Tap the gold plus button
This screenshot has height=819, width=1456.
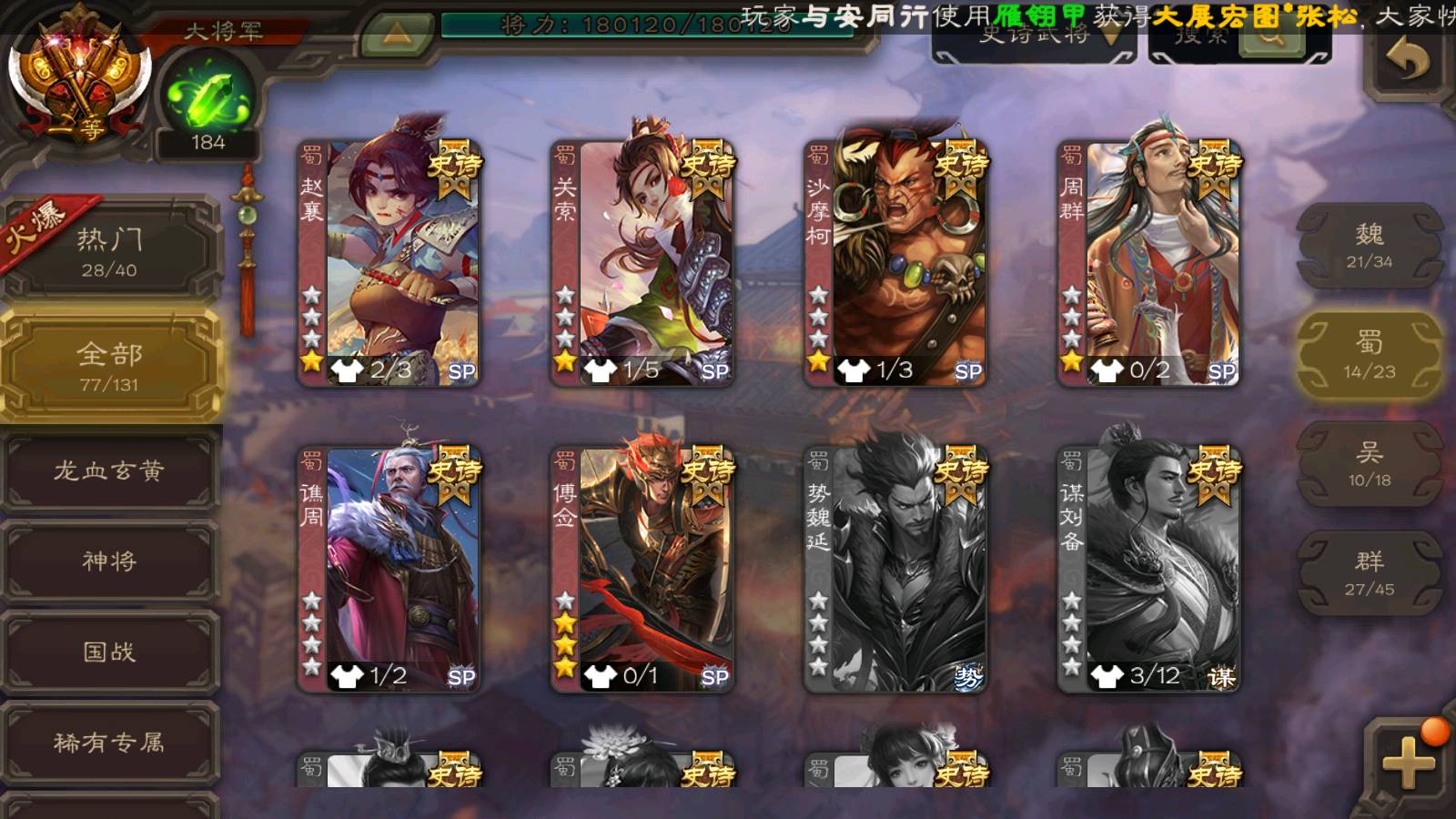coord(1409,763)
